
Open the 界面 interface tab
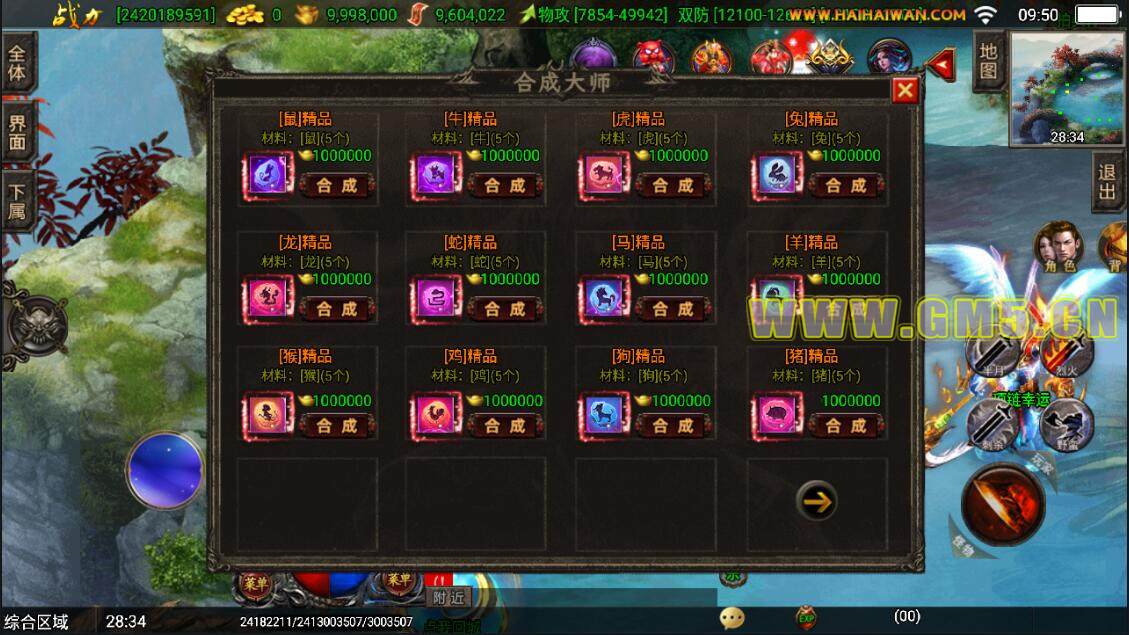coord(18,137)
